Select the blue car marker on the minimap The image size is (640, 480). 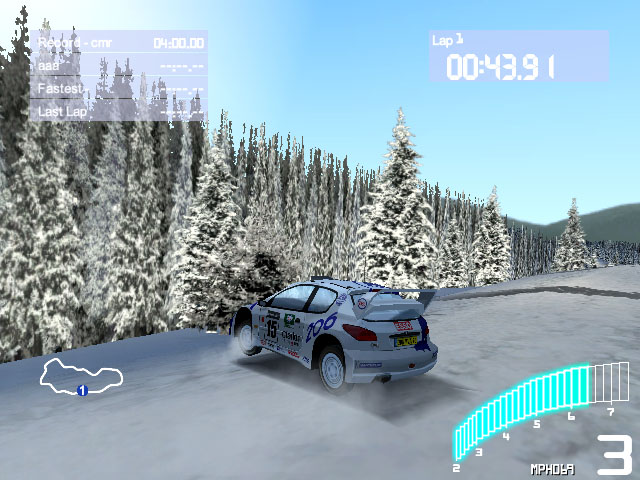[x=82, y=390]
